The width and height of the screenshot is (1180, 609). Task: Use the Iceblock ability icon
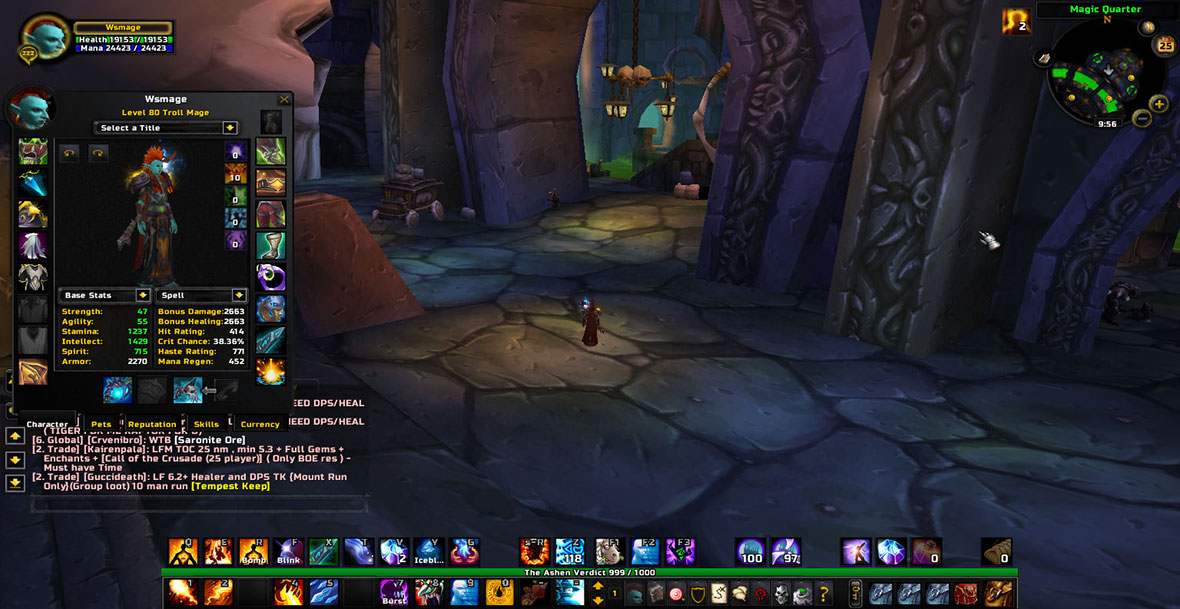pyautogui.click(x=428, y=551)
